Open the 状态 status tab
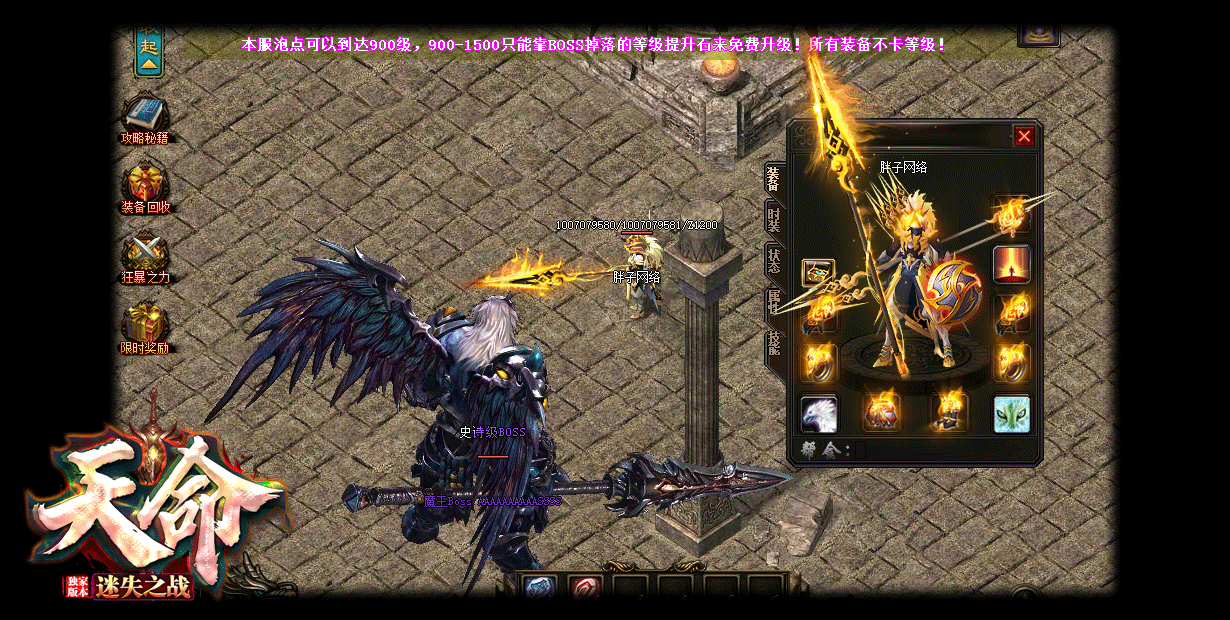This screenshot has width=1230, height=620. point(773,260)
